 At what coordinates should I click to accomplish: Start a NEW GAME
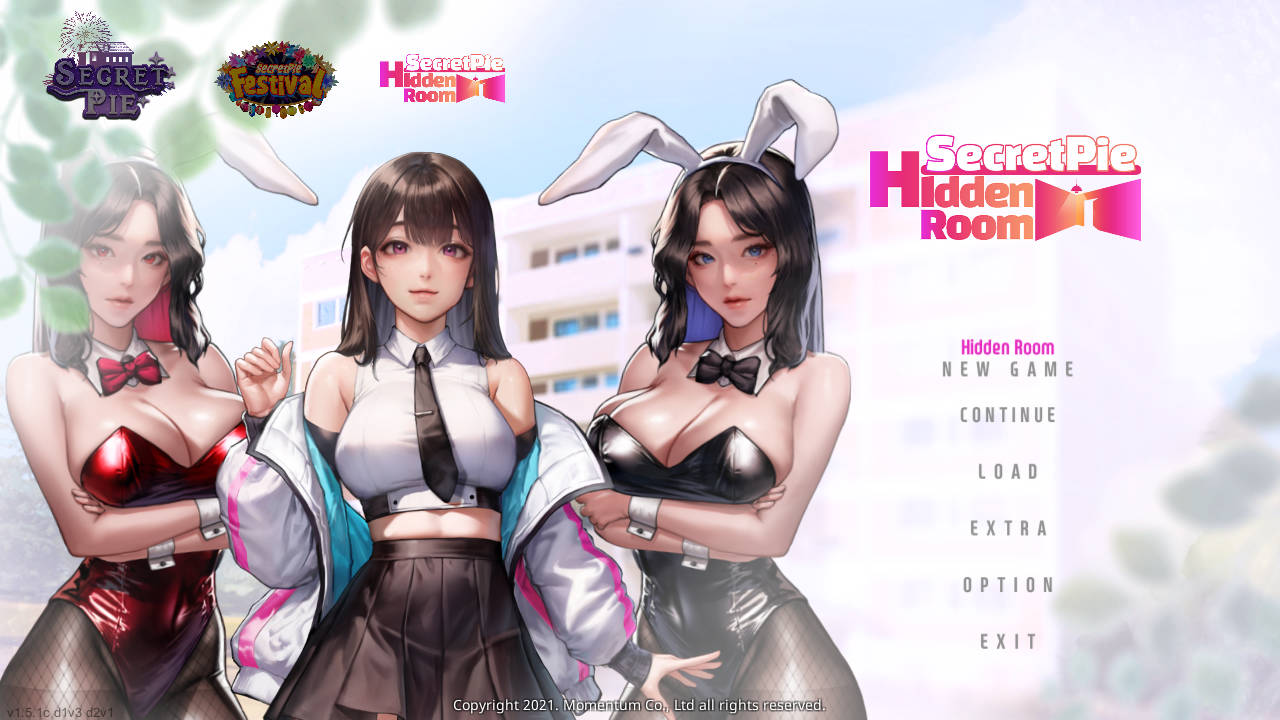(1007, 369)
